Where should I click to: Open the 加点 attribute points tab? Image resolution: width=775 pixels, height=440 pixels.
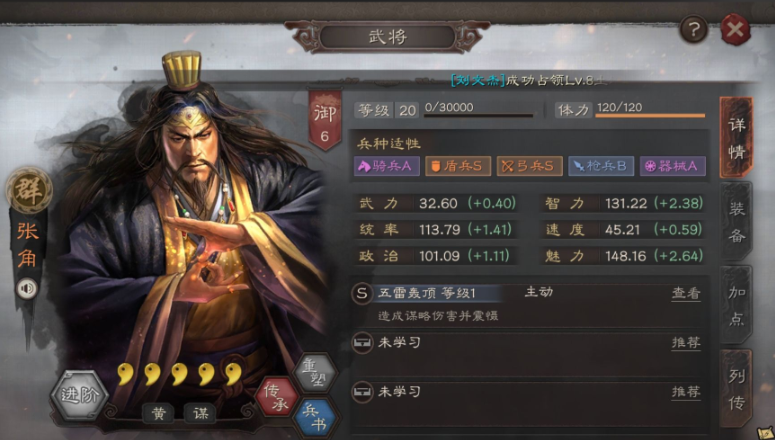[736, 304]
